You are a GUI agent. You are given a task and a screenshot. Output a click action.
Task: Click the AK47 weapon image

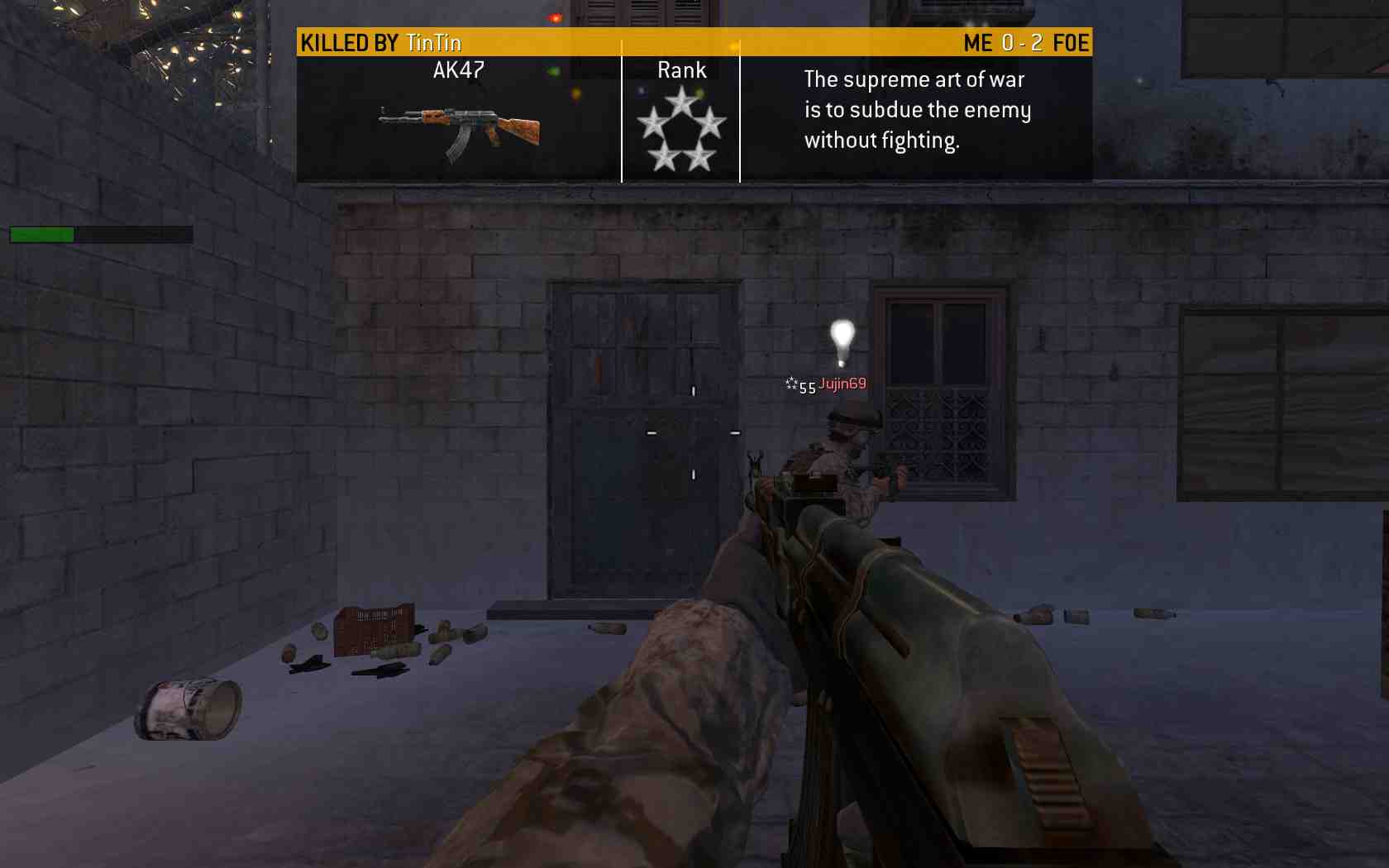tap(460, 131)
